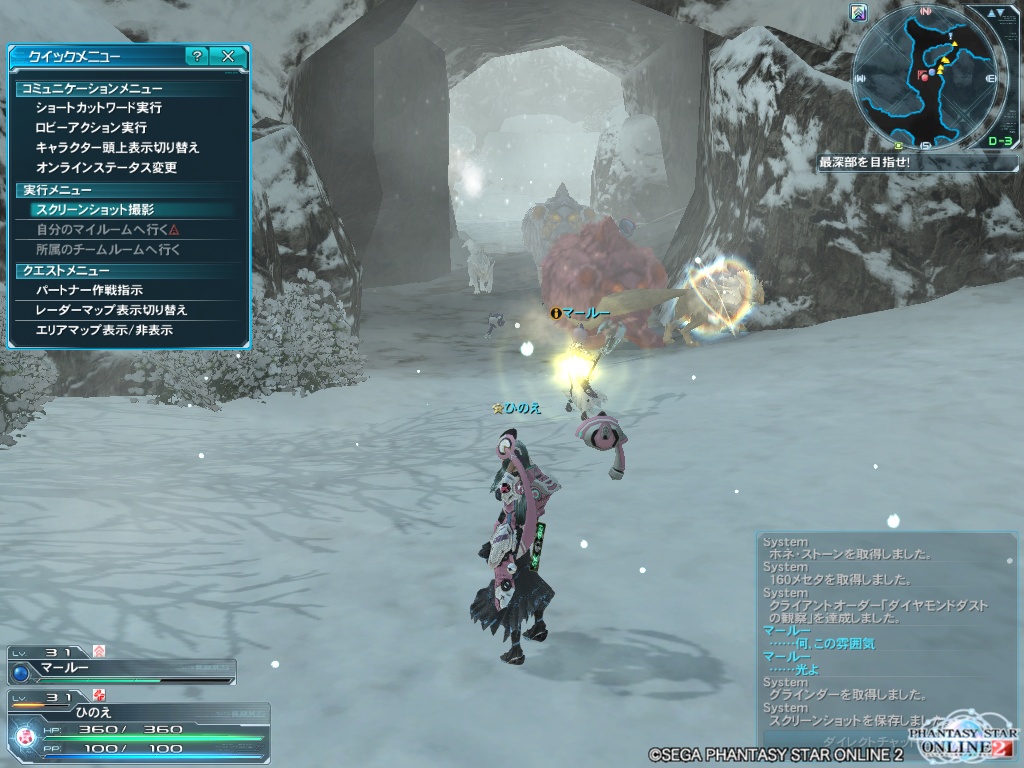The image size is (1024, 768).
Task: Click the small icon left of minimap
Action: [858, 12]
